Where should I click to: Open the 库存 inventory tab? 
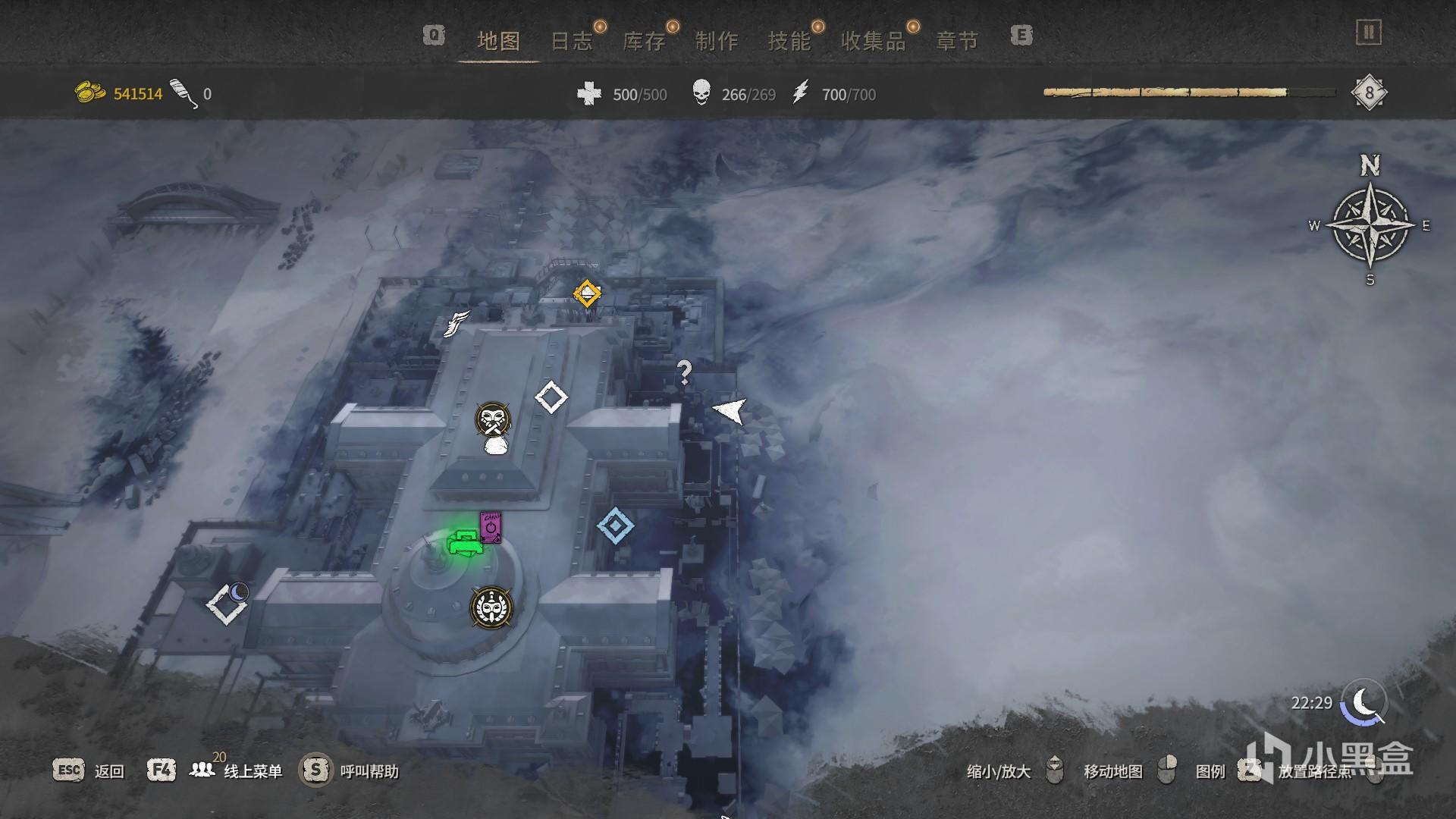click(x=644, y=41)
